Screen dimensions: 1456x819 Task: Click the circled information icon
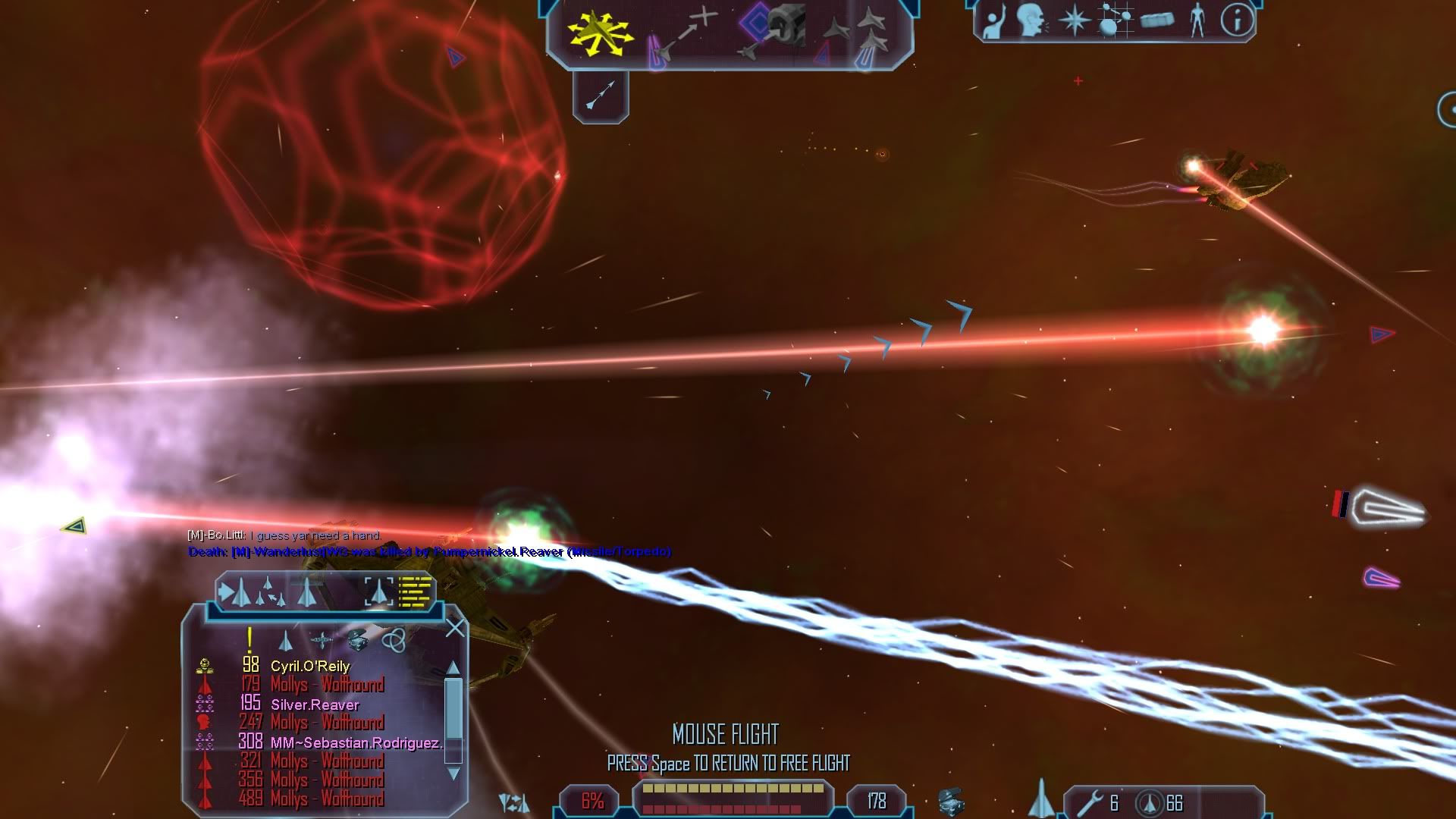pos(1237,20)
